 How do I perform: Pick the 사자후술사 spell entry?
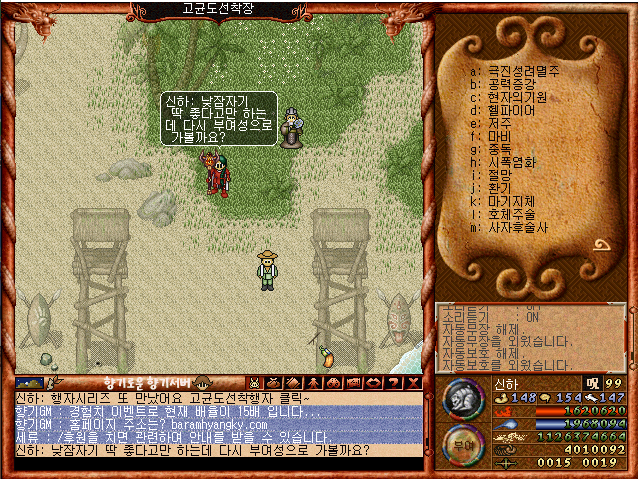pos(515,227)
